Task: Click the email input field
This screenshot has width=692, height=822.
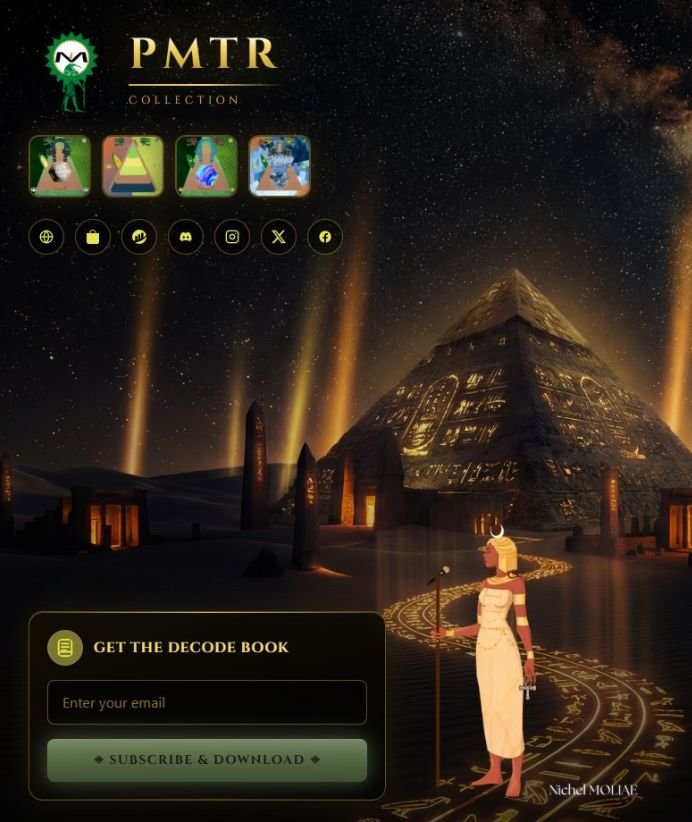Action: click(x=207, y=702)
